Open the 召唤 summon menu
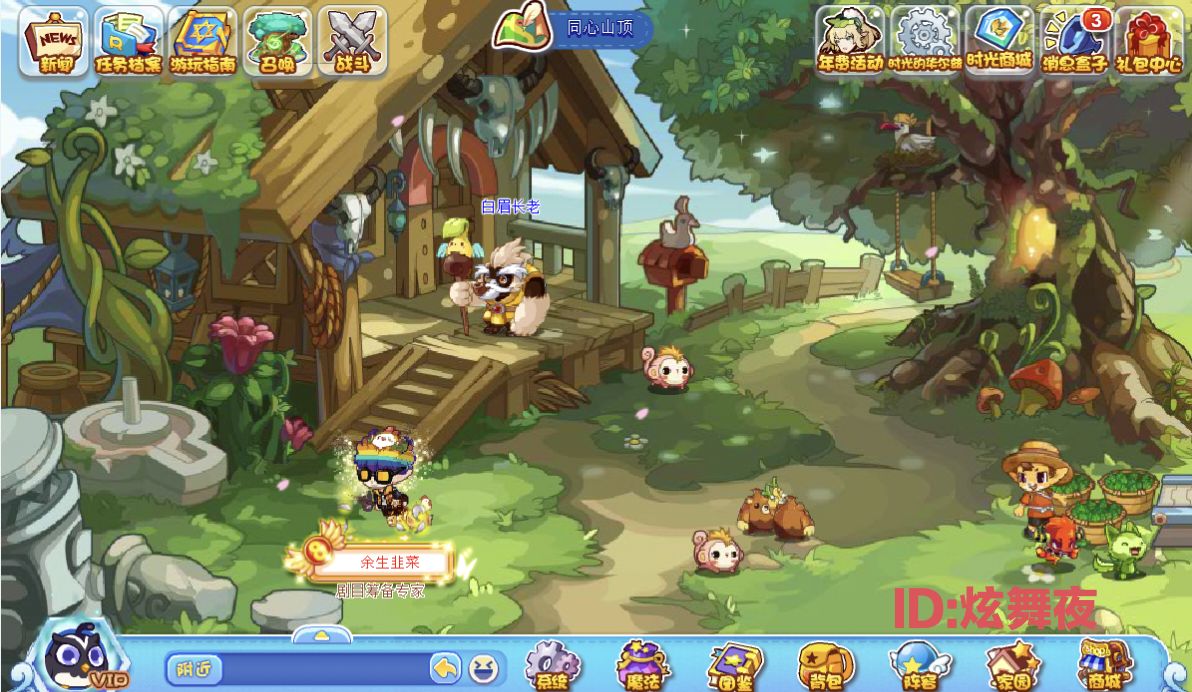The width and height of the screenshot is (1192, 692). pyautogui.click(x=277, y=42)
